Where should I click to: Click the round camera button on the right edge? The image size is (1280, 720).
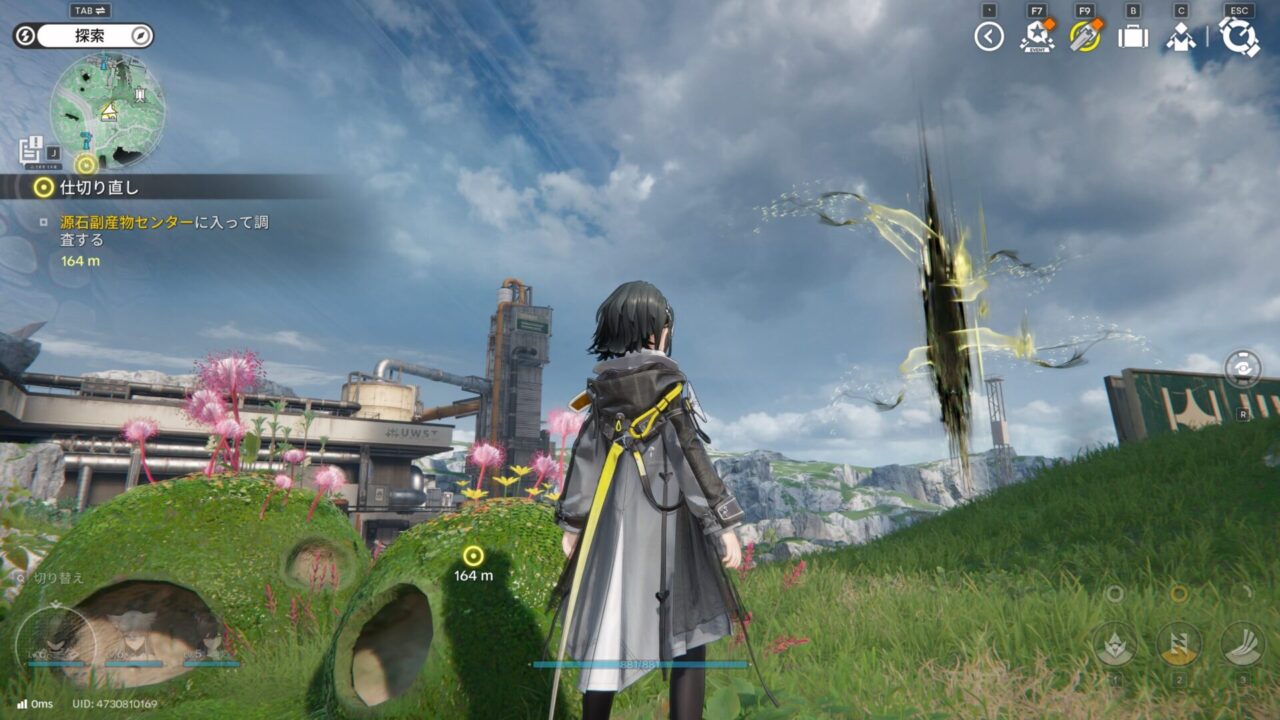pyautogui.click(x=1243, y=368)
